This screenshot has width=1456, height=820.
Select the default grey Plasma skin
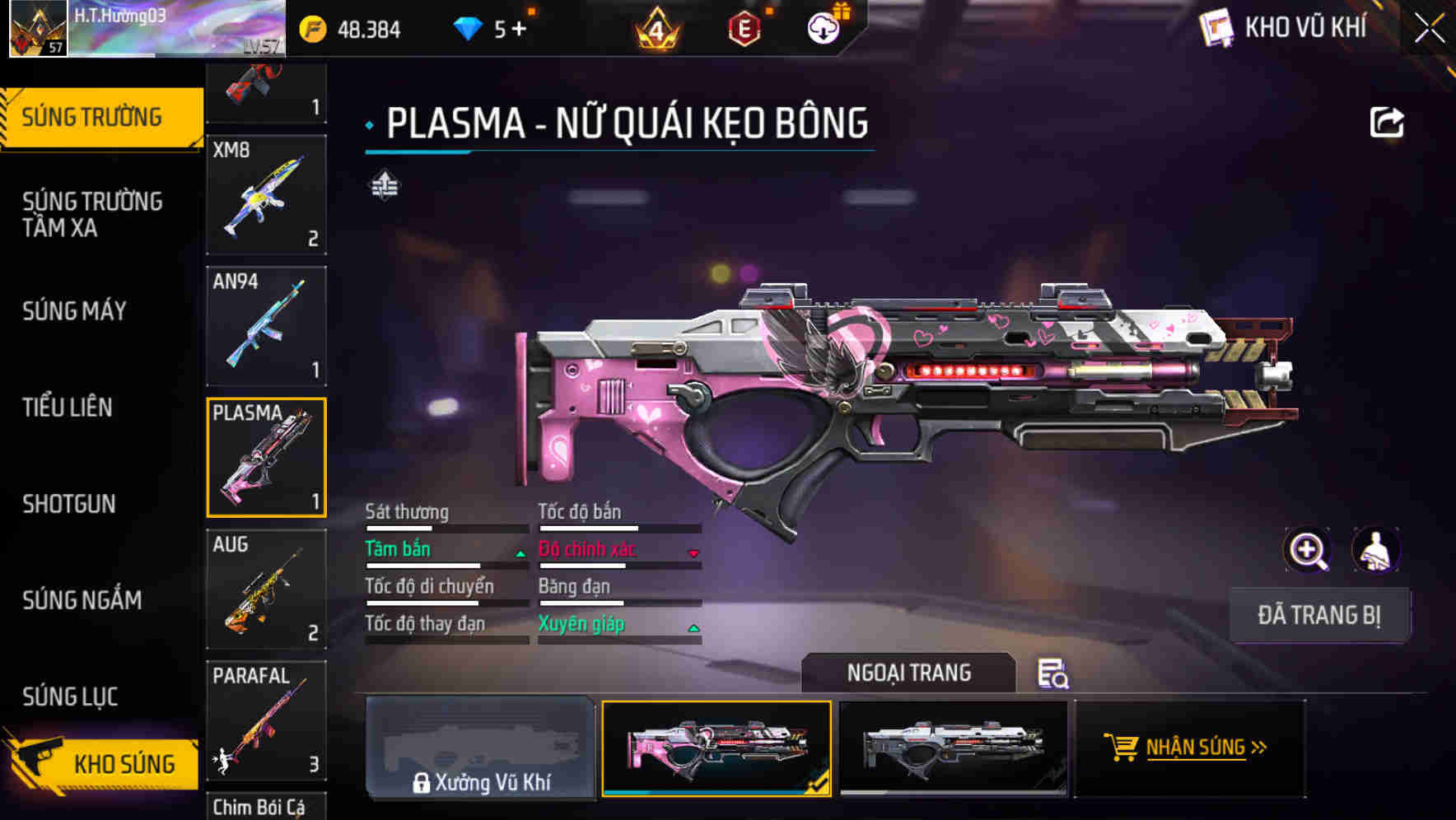click(953, 748)
